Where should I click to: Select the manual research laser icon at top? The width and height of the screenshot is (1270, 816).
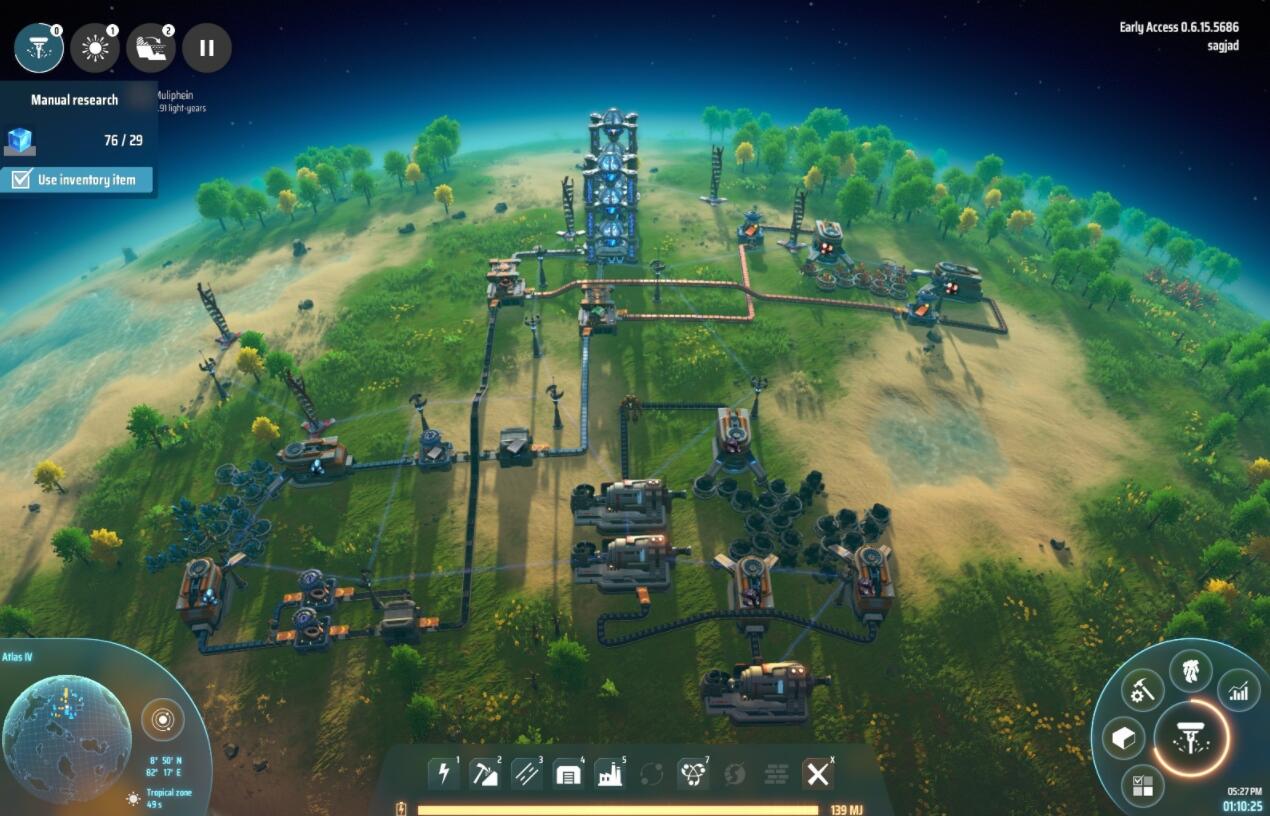coord(39,48)
